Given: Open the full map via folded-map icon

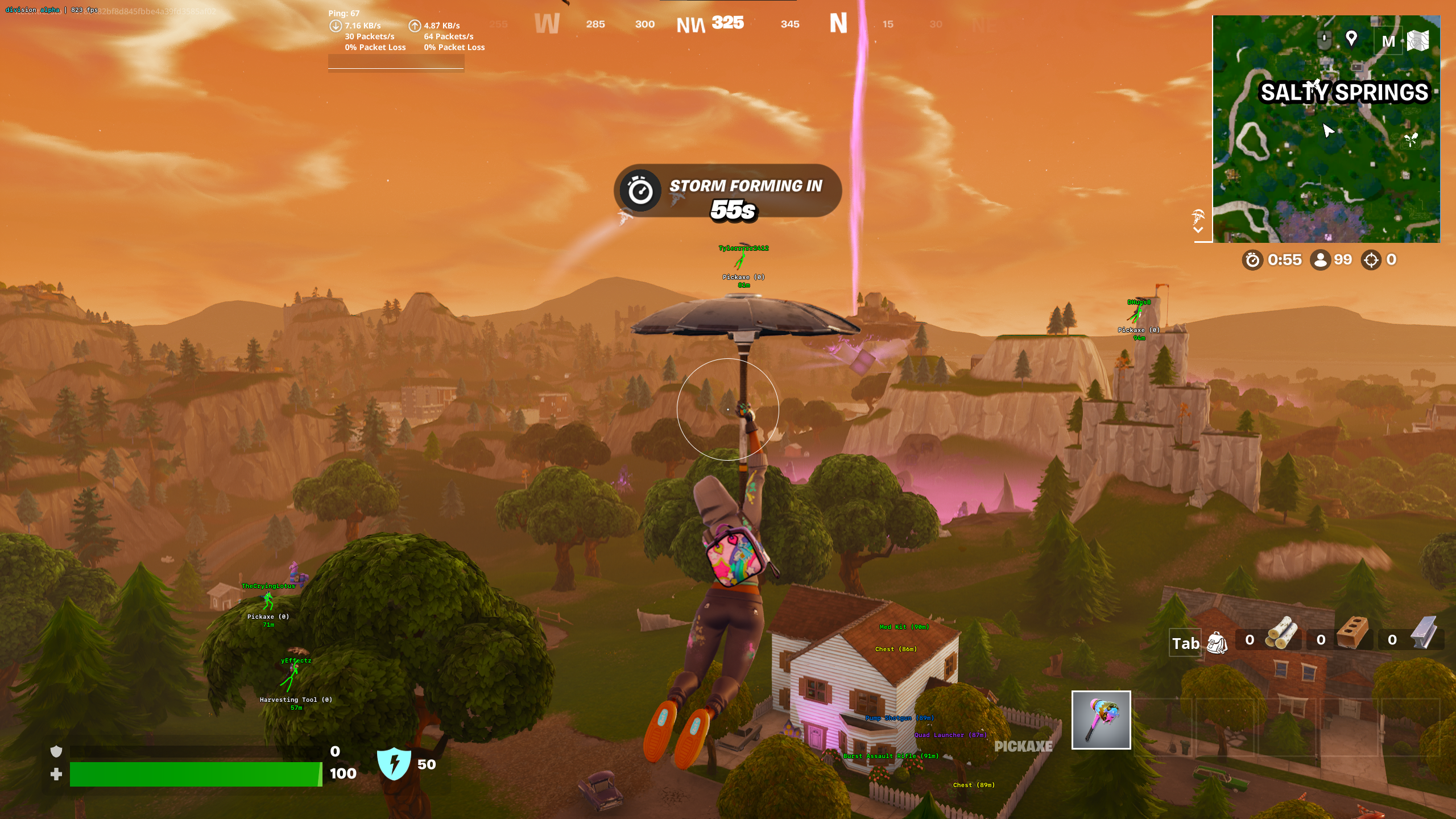Looking at the screenshot, I should (x=1418, y=41).
